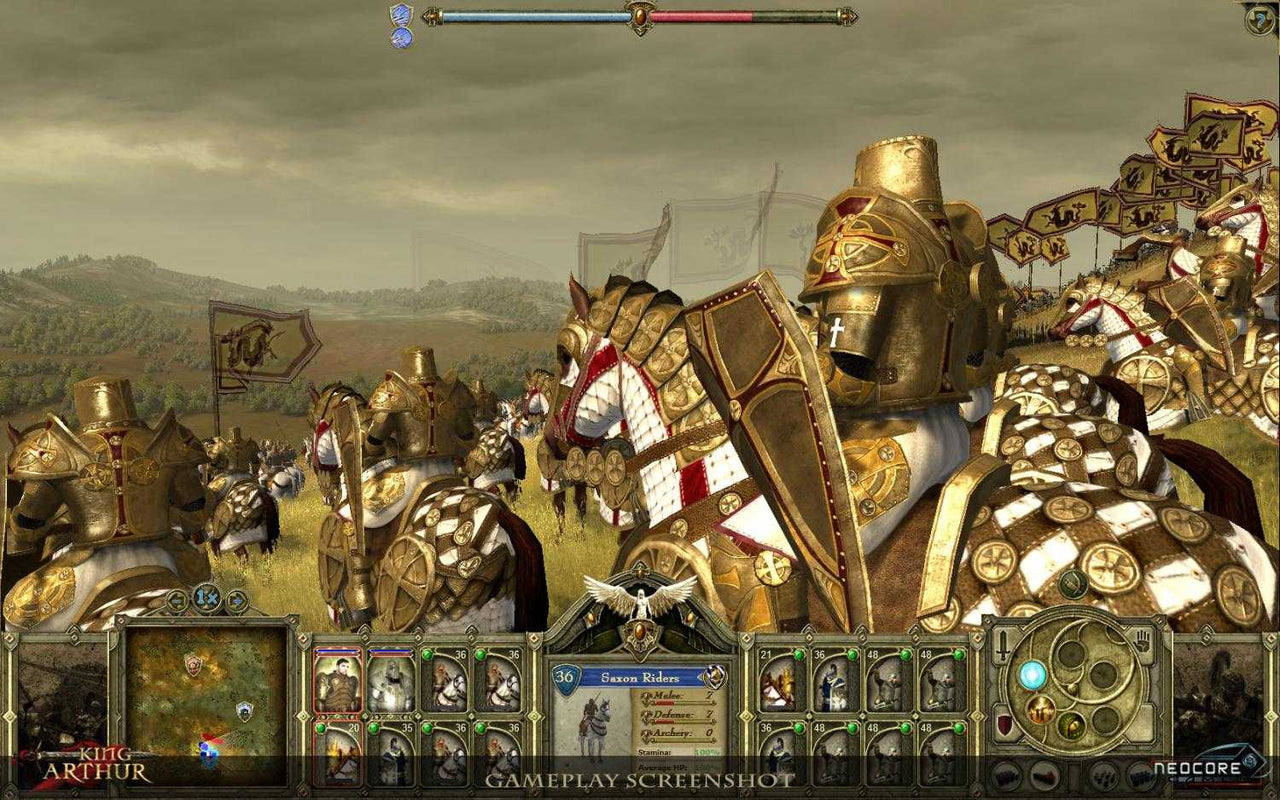Use the green eye ability in the command circle
Image resolution: width=1280 pixels, height=800 pixels.
pos(1072,725)
